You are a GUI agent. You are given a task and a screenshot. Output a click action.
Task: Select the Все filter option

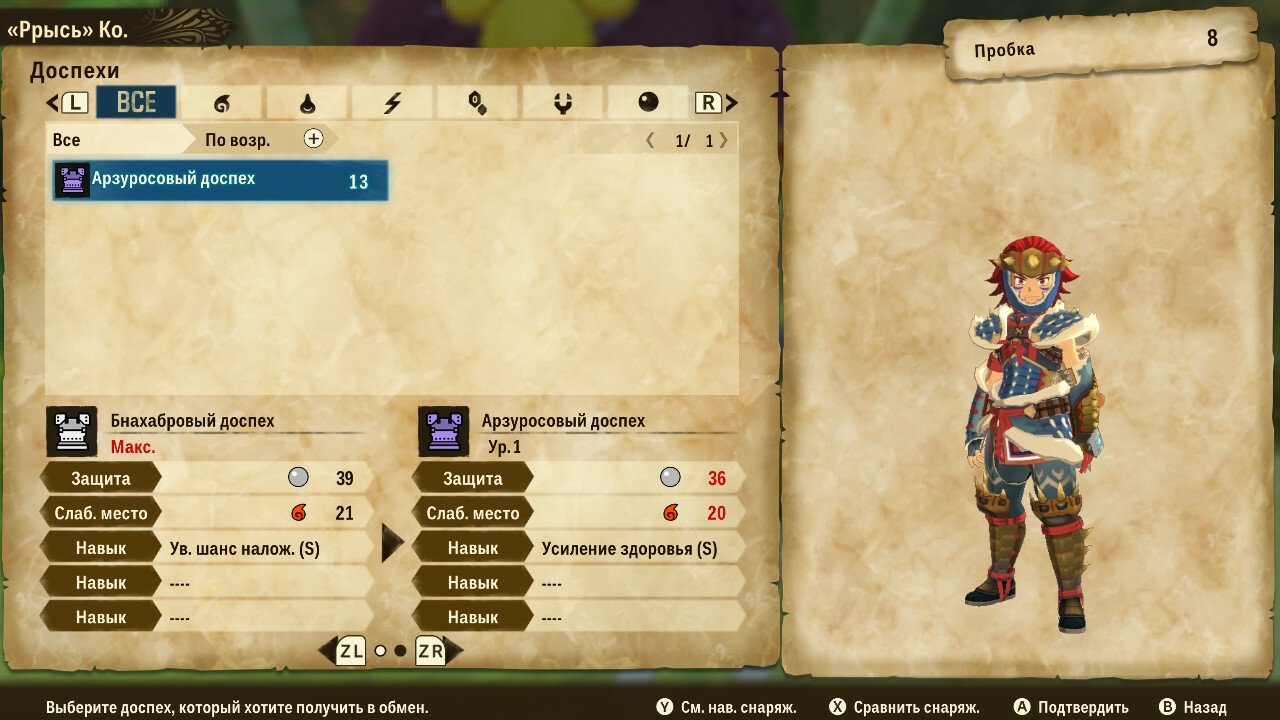(x=67, y=139)
